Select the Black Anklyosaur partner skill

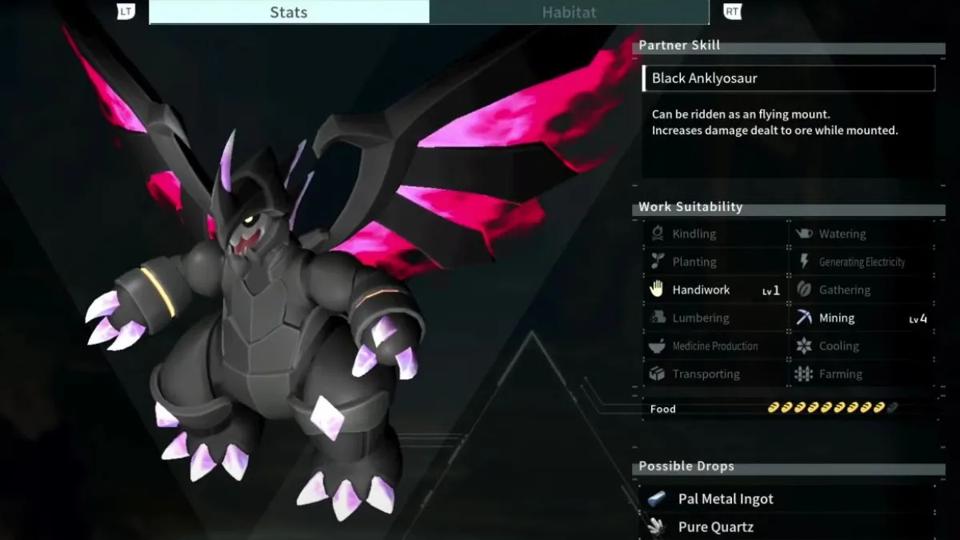(x=789, y=78)
